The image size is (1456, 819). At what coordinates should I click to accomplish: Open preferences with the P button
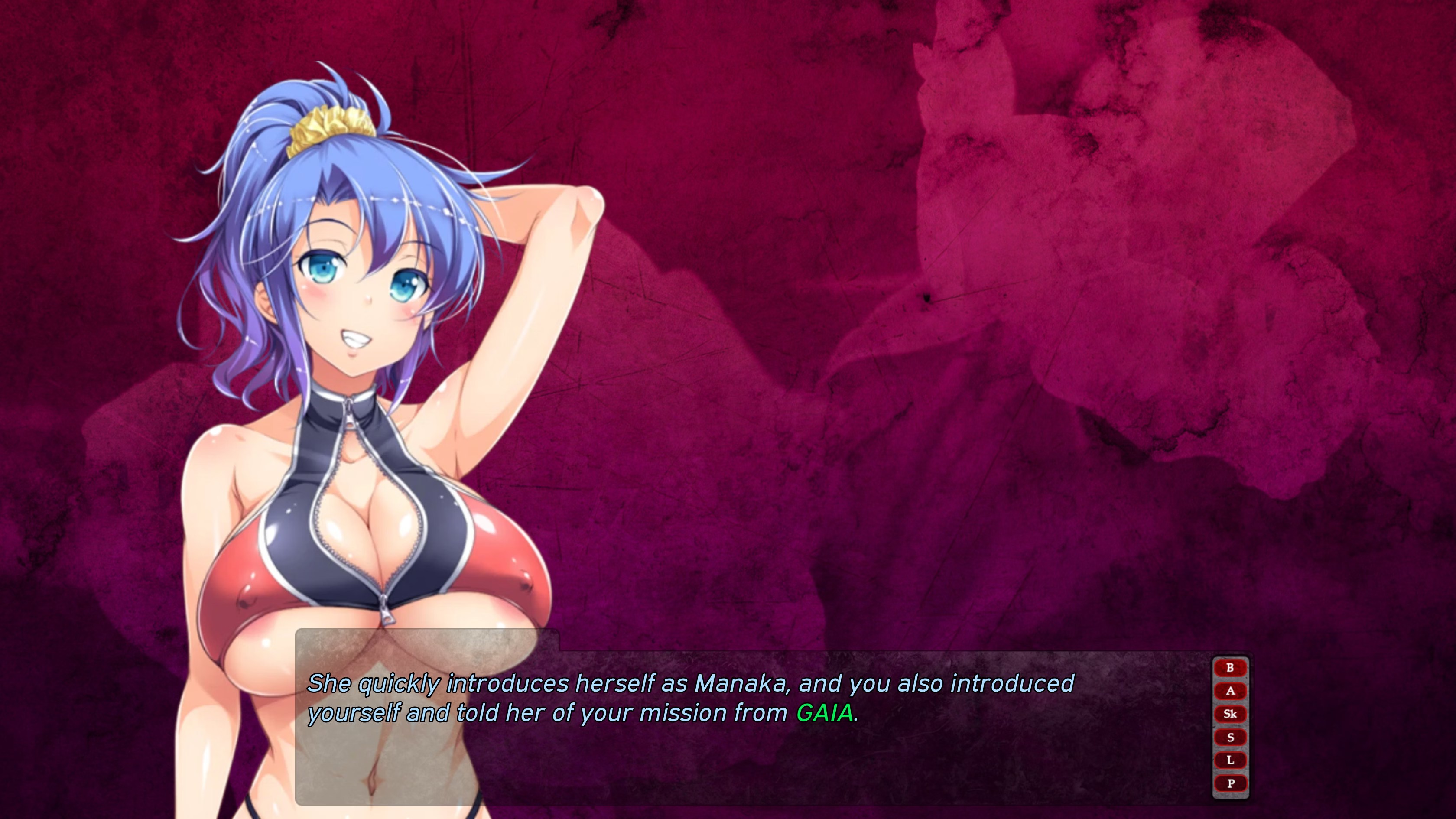(1230, 784)
